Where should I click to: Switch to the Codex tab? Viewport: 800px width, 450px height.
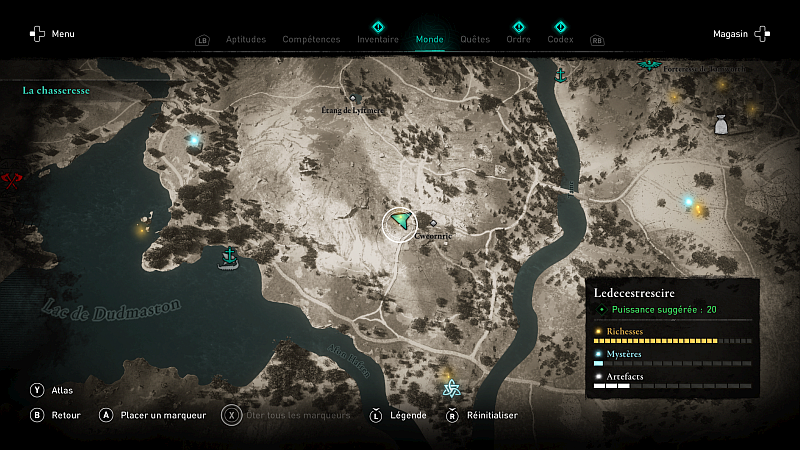(560, 40)
